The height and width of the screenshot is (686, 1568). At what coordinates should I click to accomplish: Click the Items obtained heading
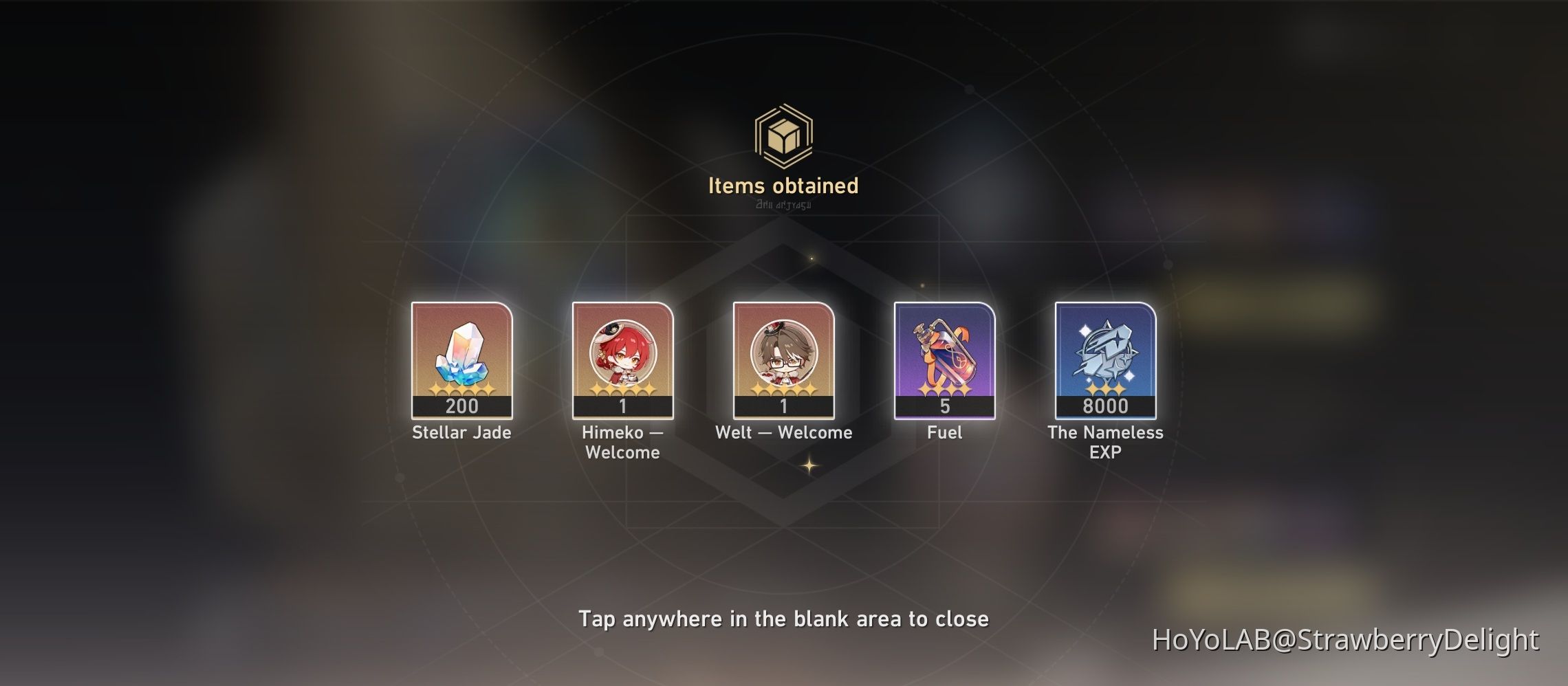point(783,185)
